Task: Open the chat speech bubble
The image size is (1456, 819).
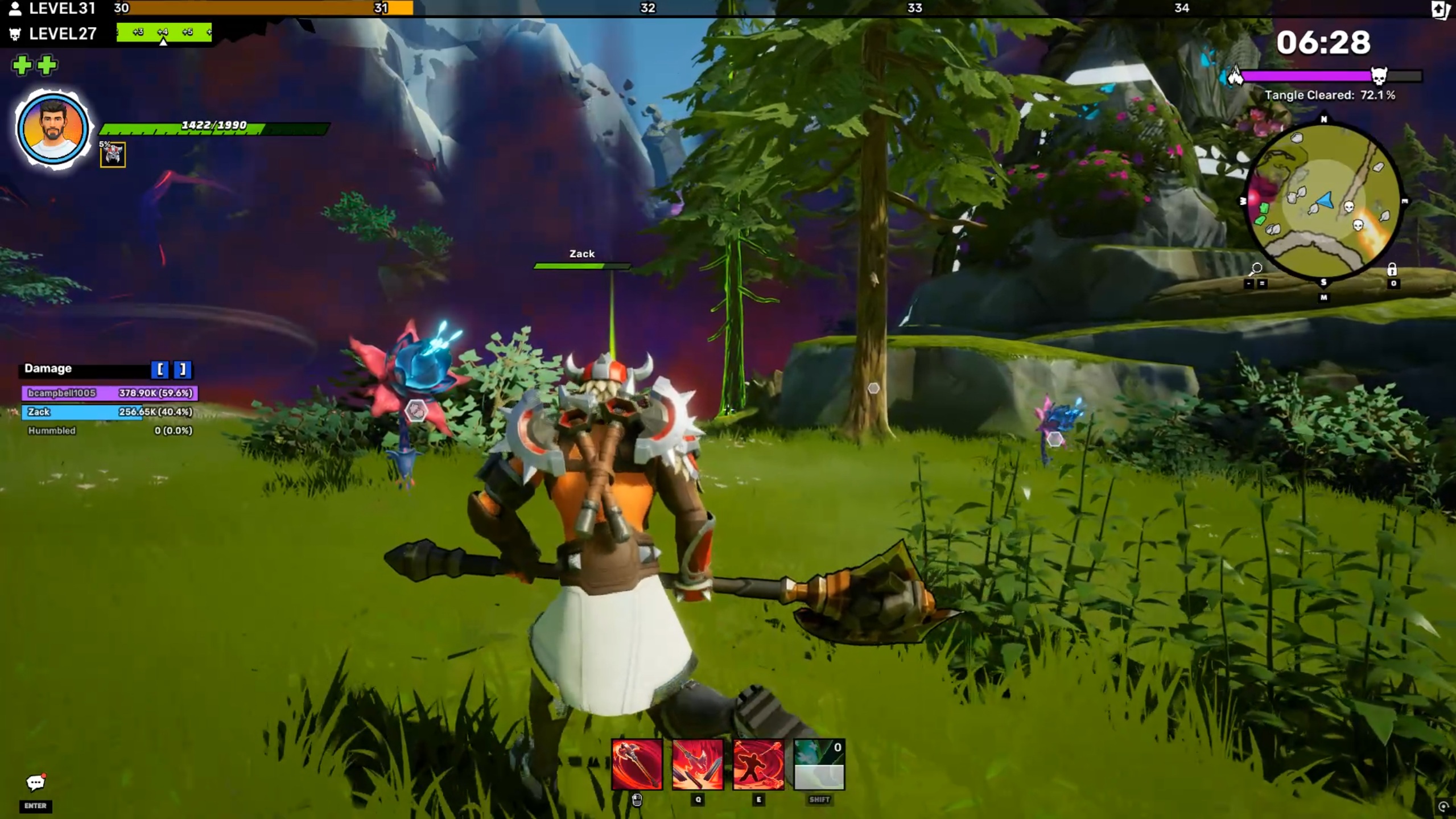Action: (35, 783)
